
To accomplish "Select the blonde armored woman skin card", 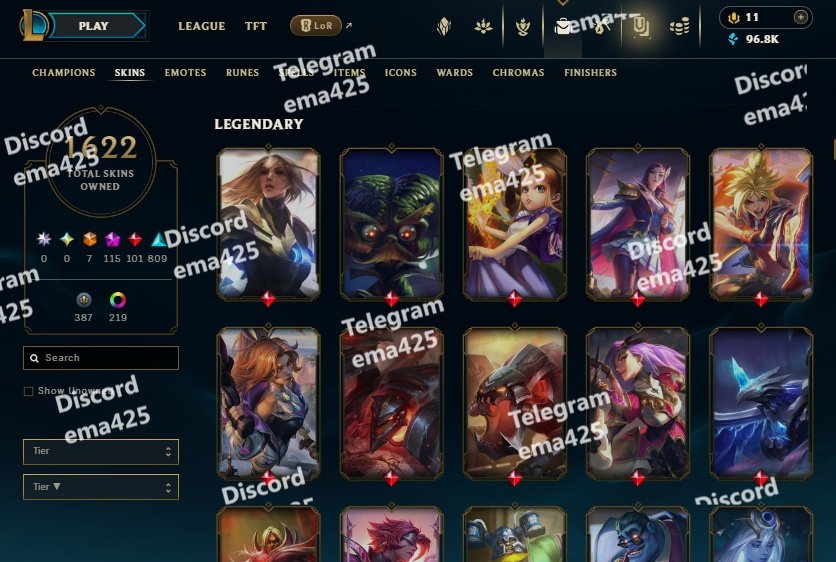I will [268, 224].
